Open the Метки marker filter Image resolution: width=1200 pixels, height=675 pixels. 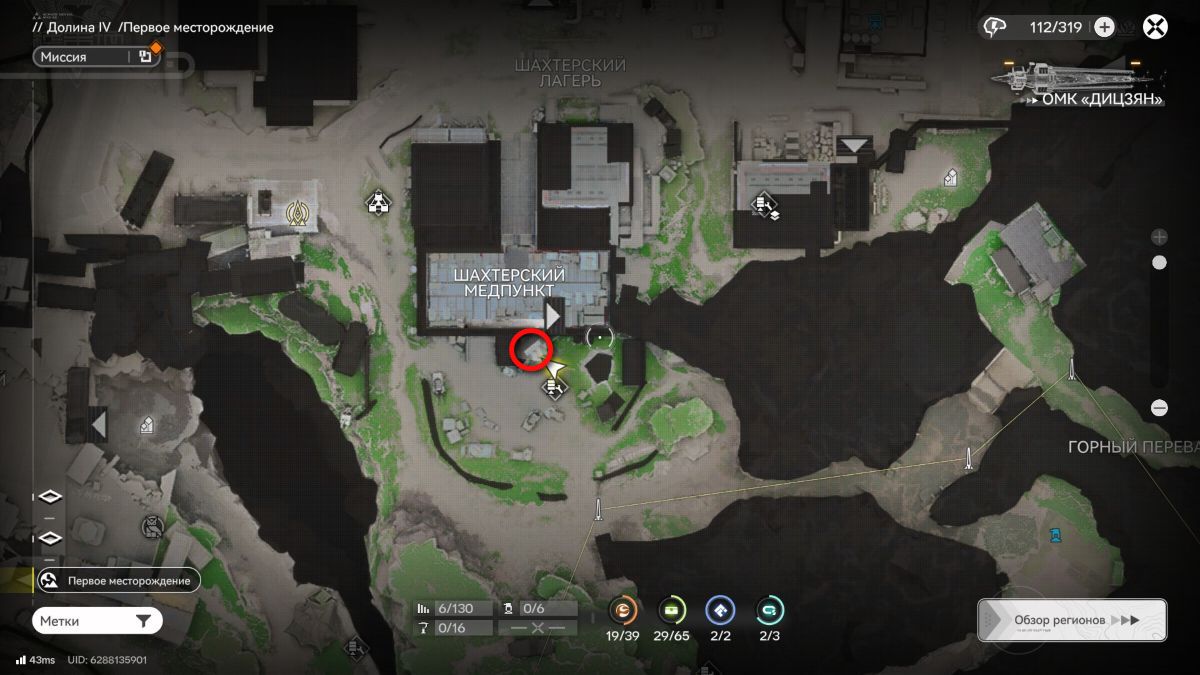click(x=97, y=621)
